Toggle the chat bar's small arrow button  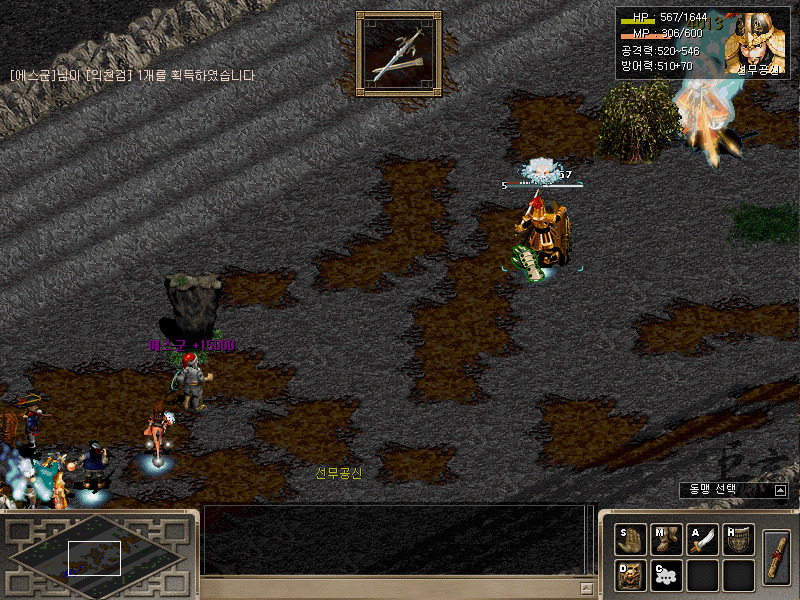[587, 587]
